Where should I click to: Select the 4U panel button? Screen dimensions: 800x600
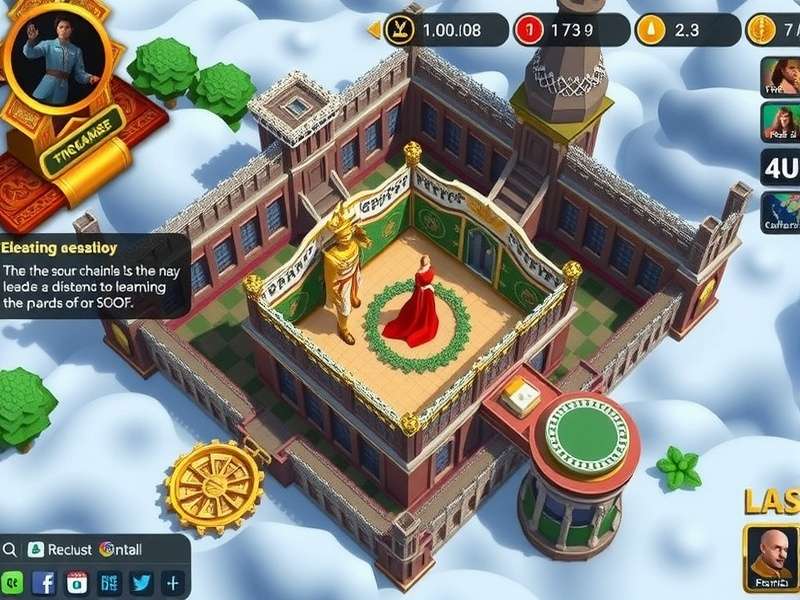tap(779, 167)
